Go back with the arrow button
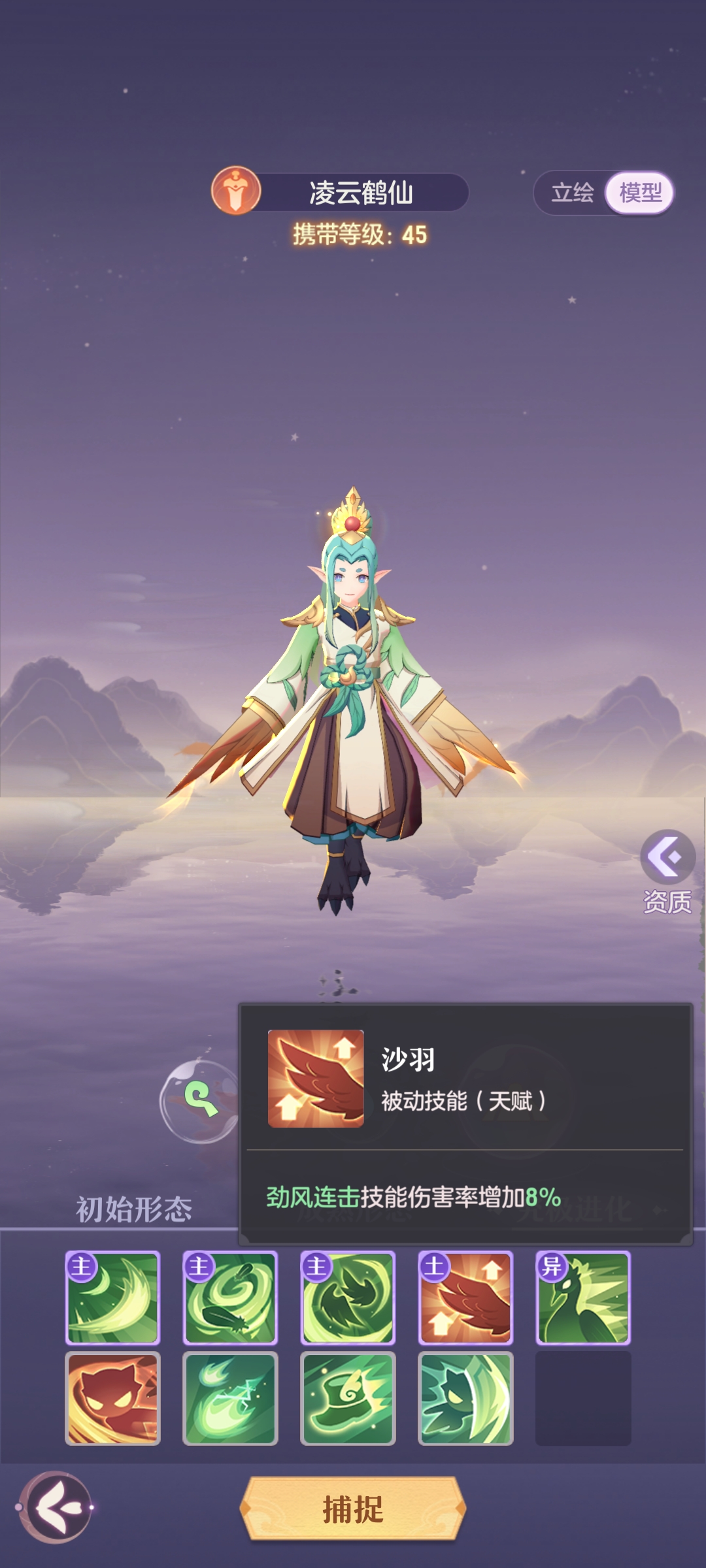 [x=56, y=1507]
